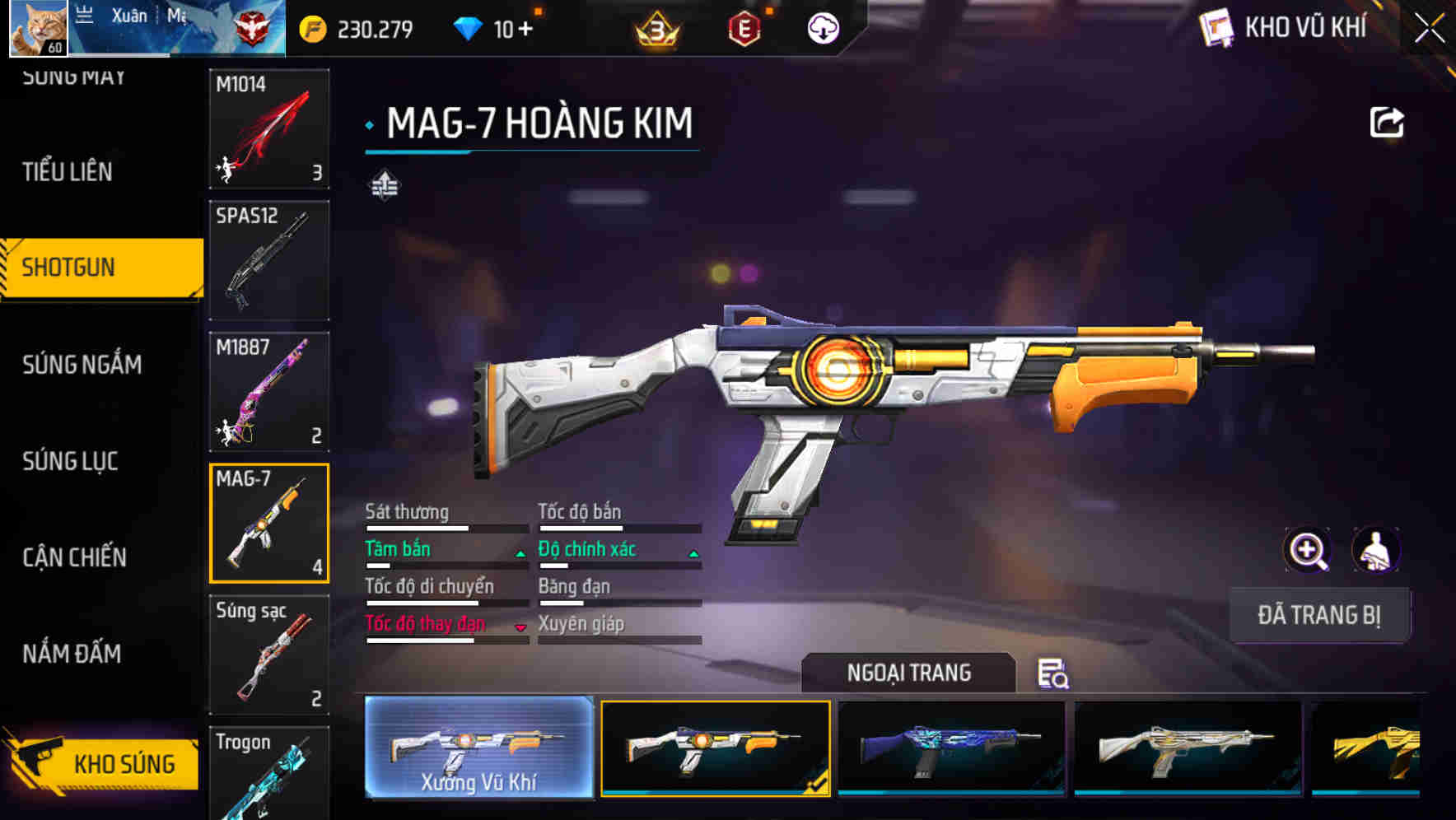
Task: Choose the Cận Chiến category
Action: pos(74,557)
